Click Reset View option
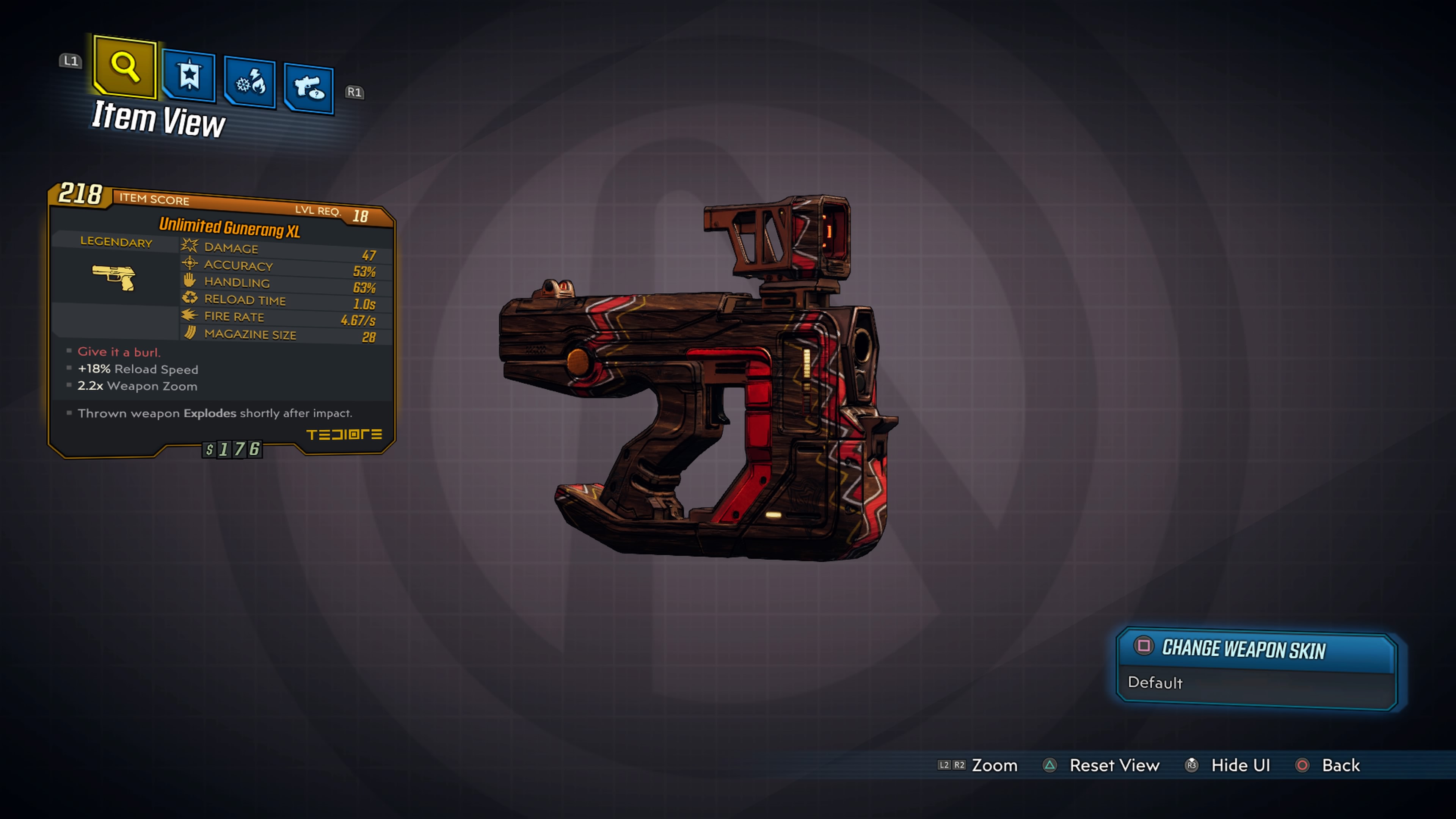 point(1115,765)
